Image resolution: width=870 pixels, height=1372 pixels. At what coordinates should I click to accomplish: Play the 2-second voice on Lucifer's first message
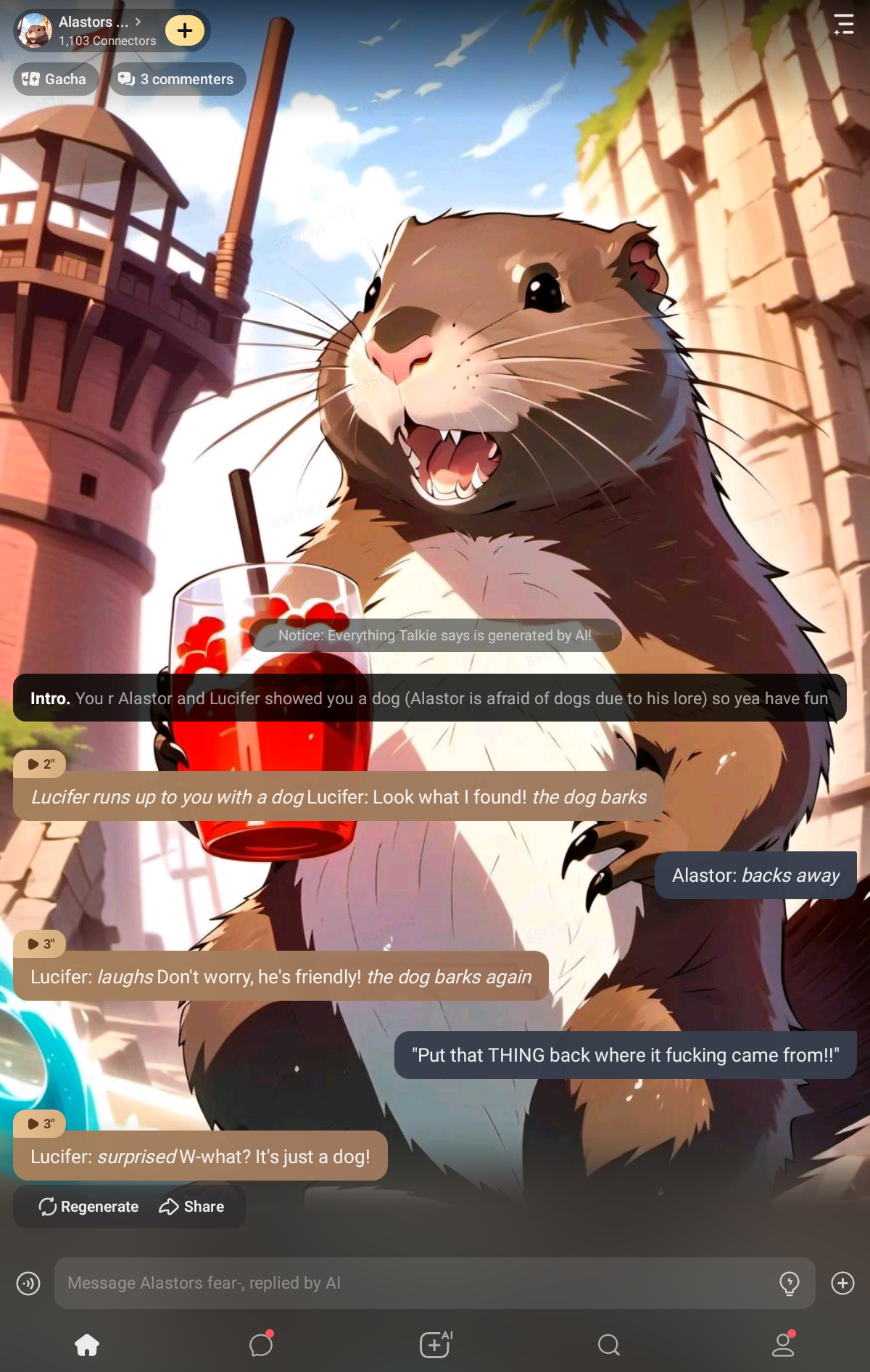coord(40,764)
